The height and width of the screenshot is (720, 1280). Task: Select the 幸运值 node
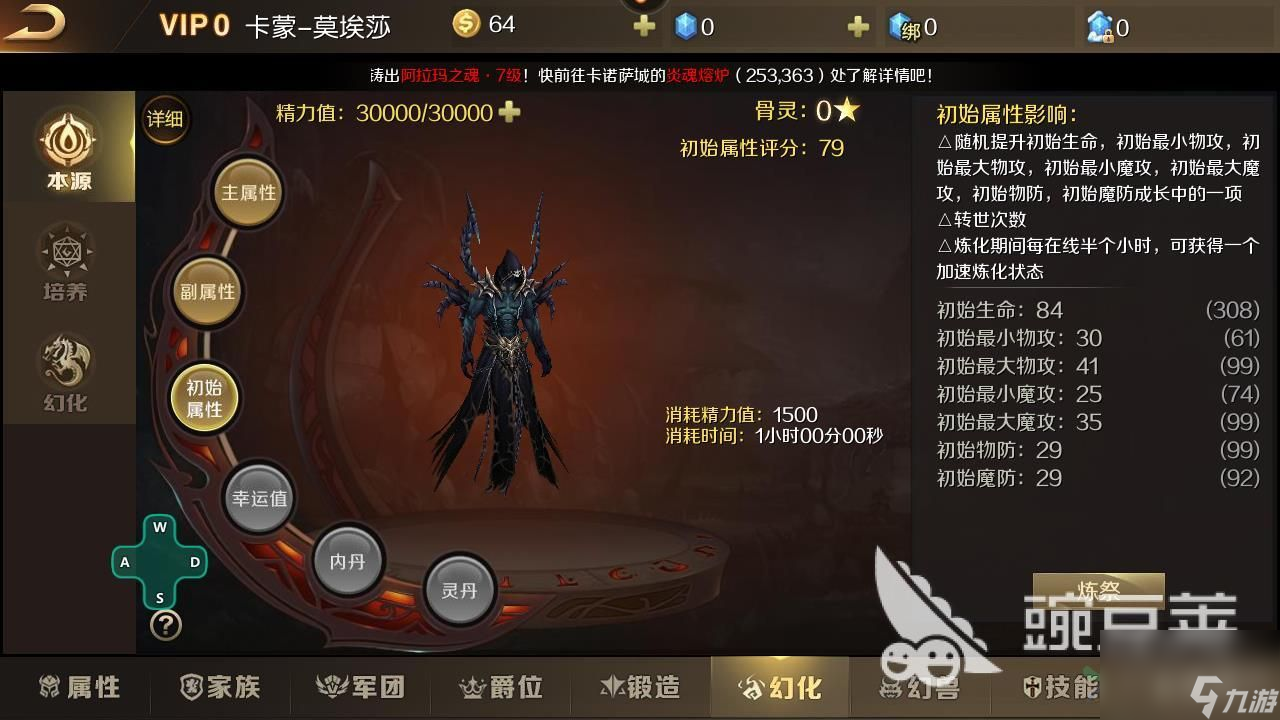point(259,496)
